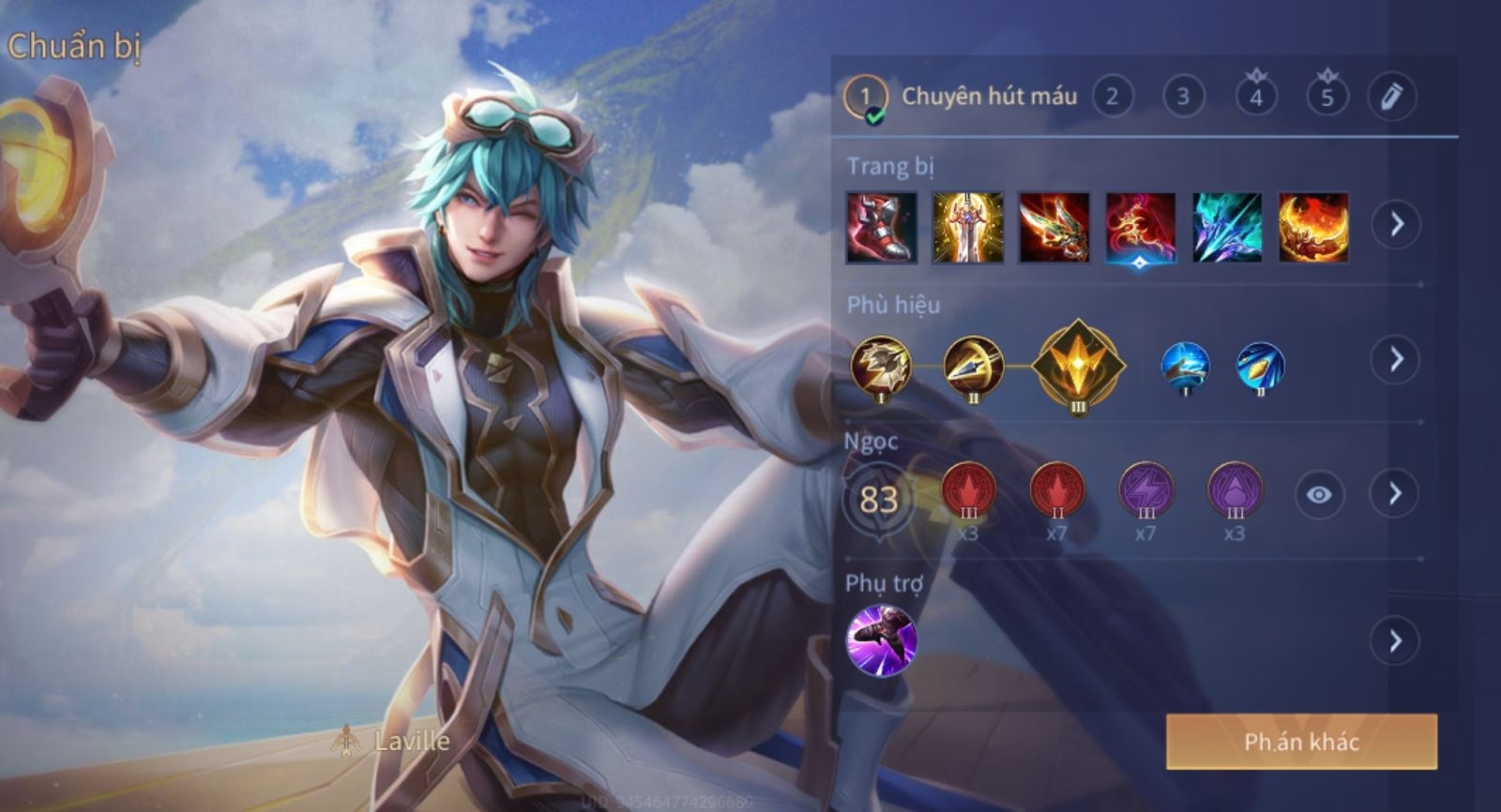Screen dimensions: 1501x812
Task: Select the flaming orange claw equipment item
Action: [x=1312, y=228]
